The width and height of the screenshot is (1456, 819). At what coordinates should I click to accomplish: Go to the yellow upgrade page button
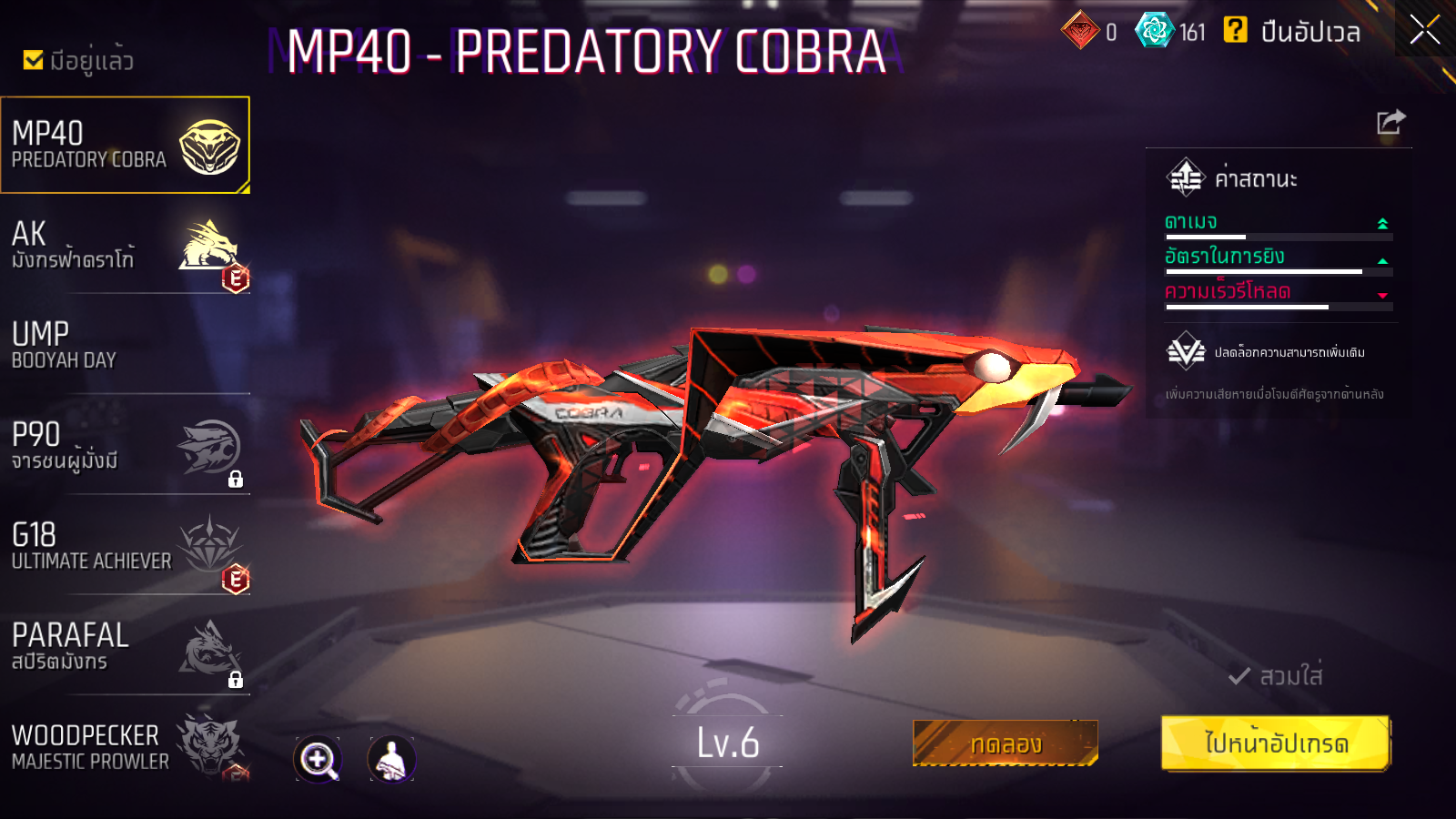[1276, 743]
